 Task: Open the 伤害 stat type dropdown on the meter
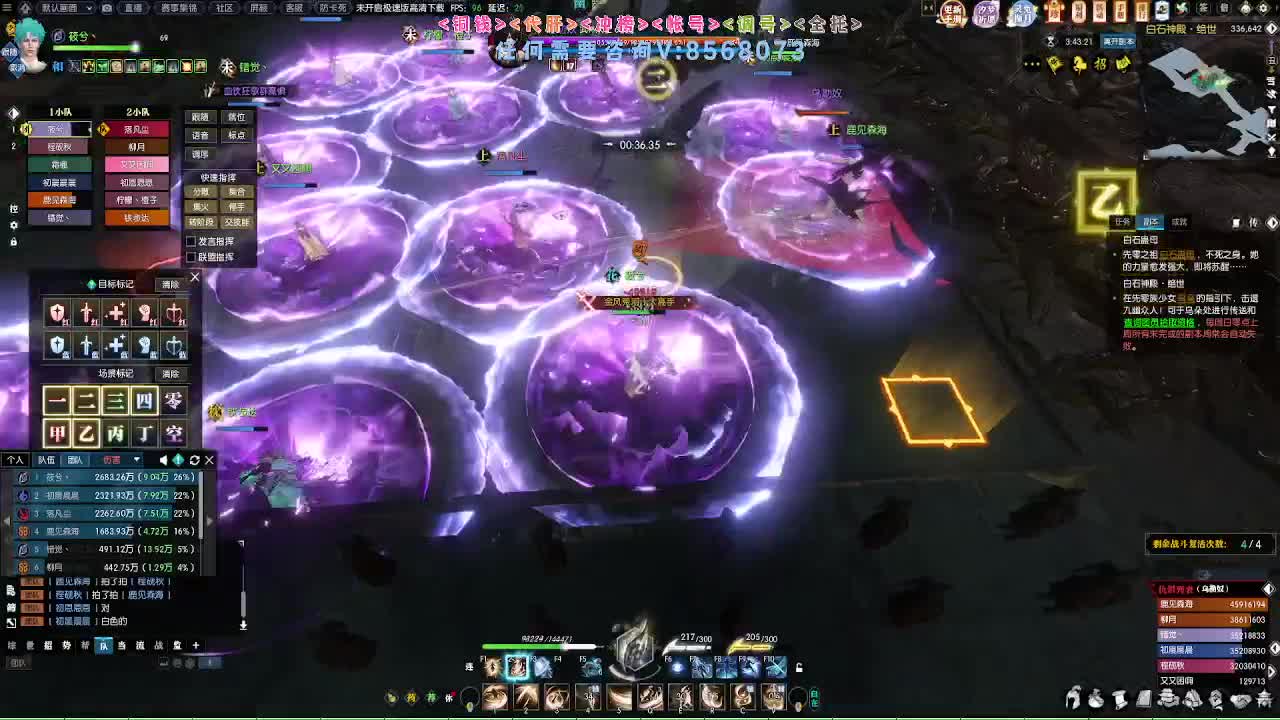coord(120,459)
